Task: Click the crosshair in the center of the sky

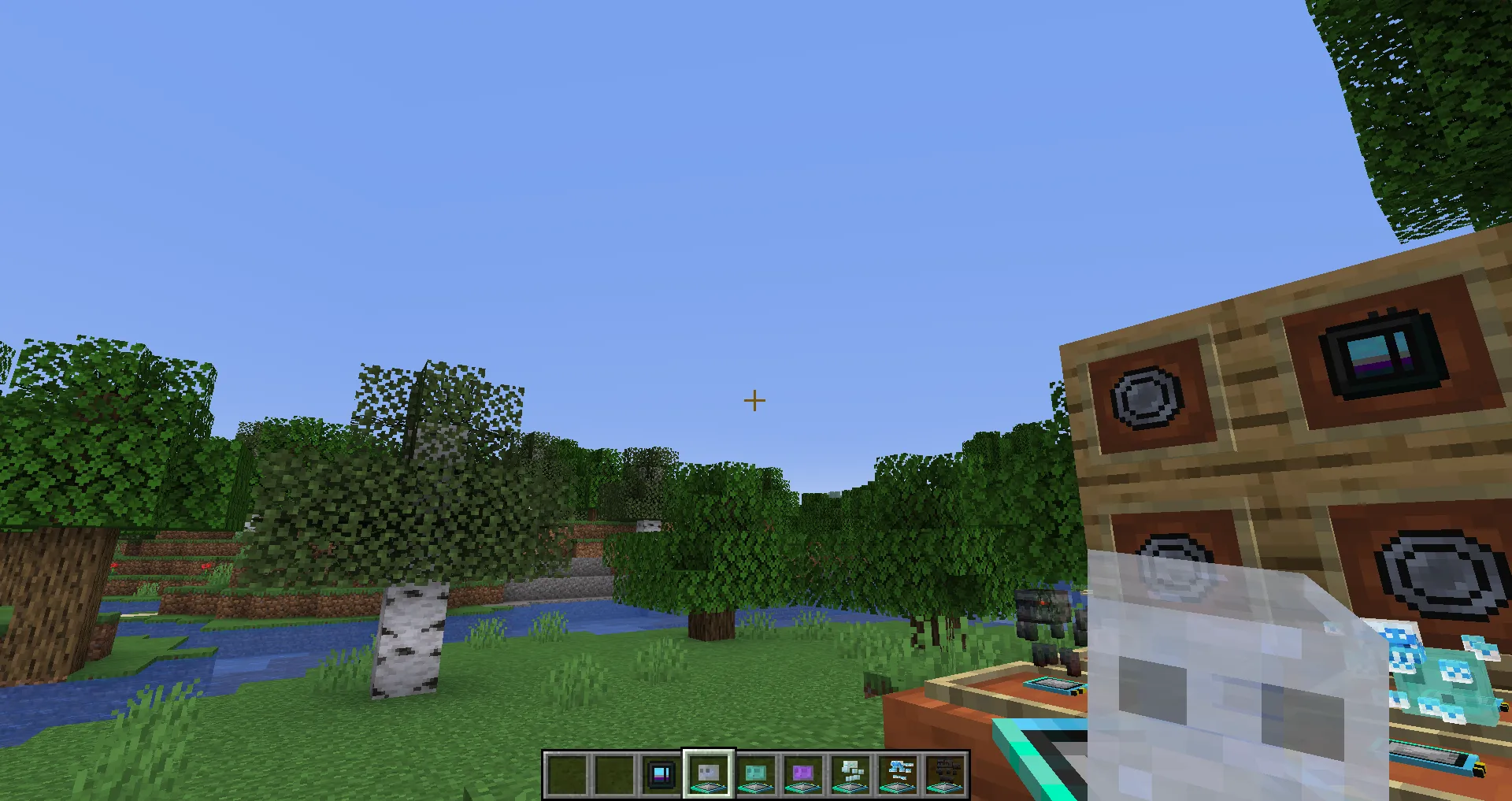Action: tap(754, 401)
